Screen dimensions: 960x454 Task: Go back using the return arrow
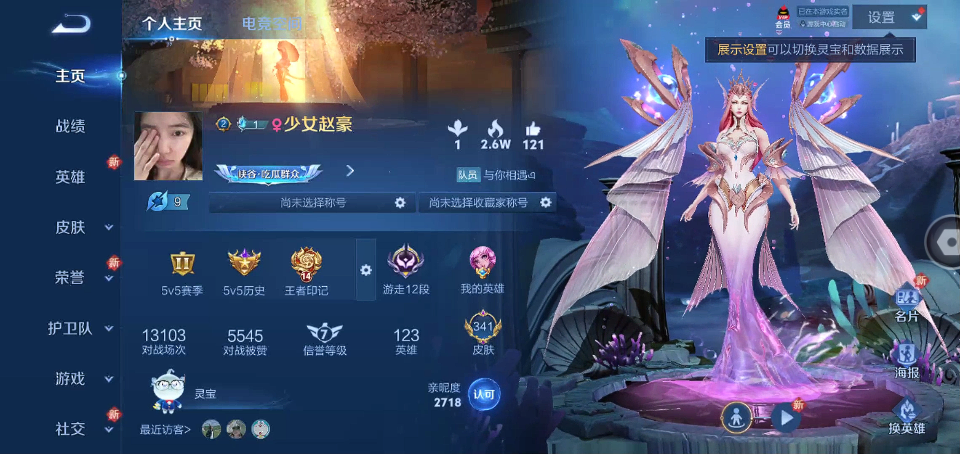click(70, 23)
